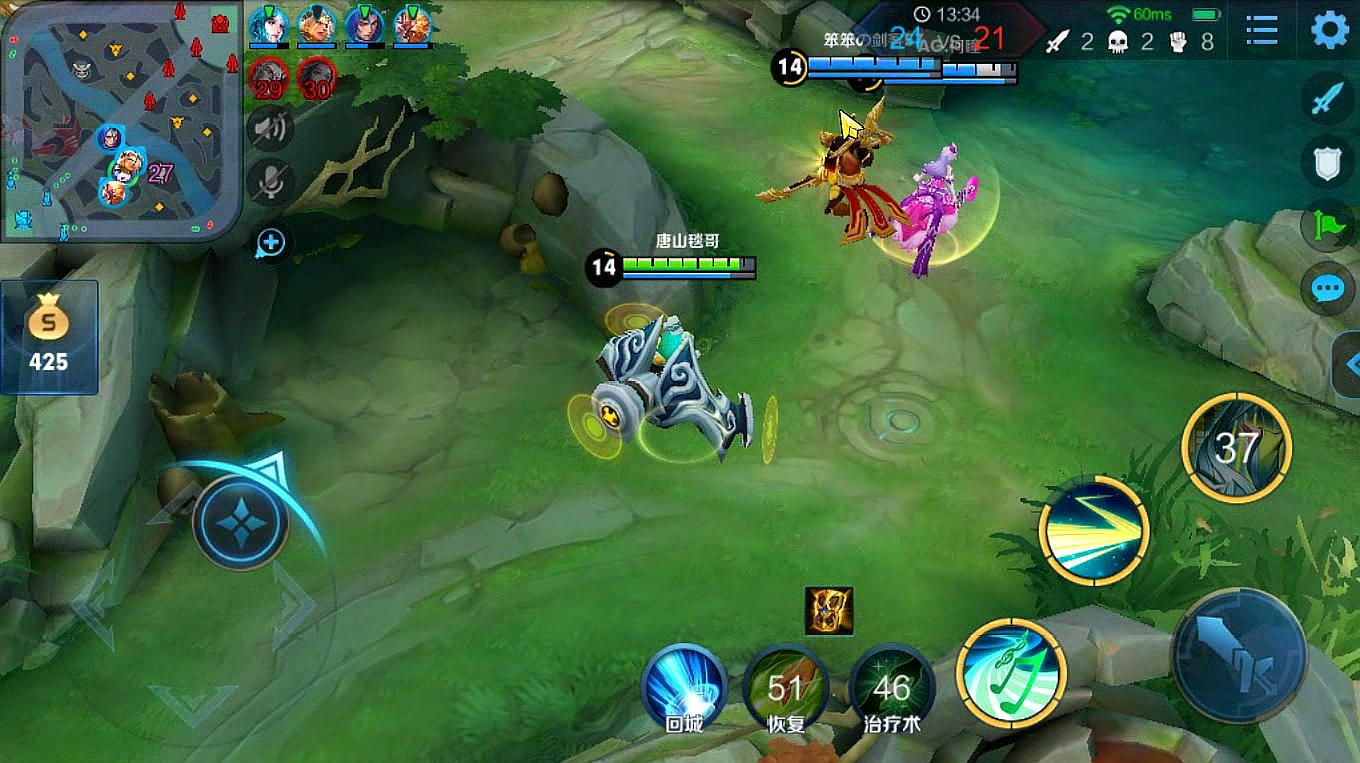
Task: Open the blue chat bubble messages
Action: point(1328,289)
